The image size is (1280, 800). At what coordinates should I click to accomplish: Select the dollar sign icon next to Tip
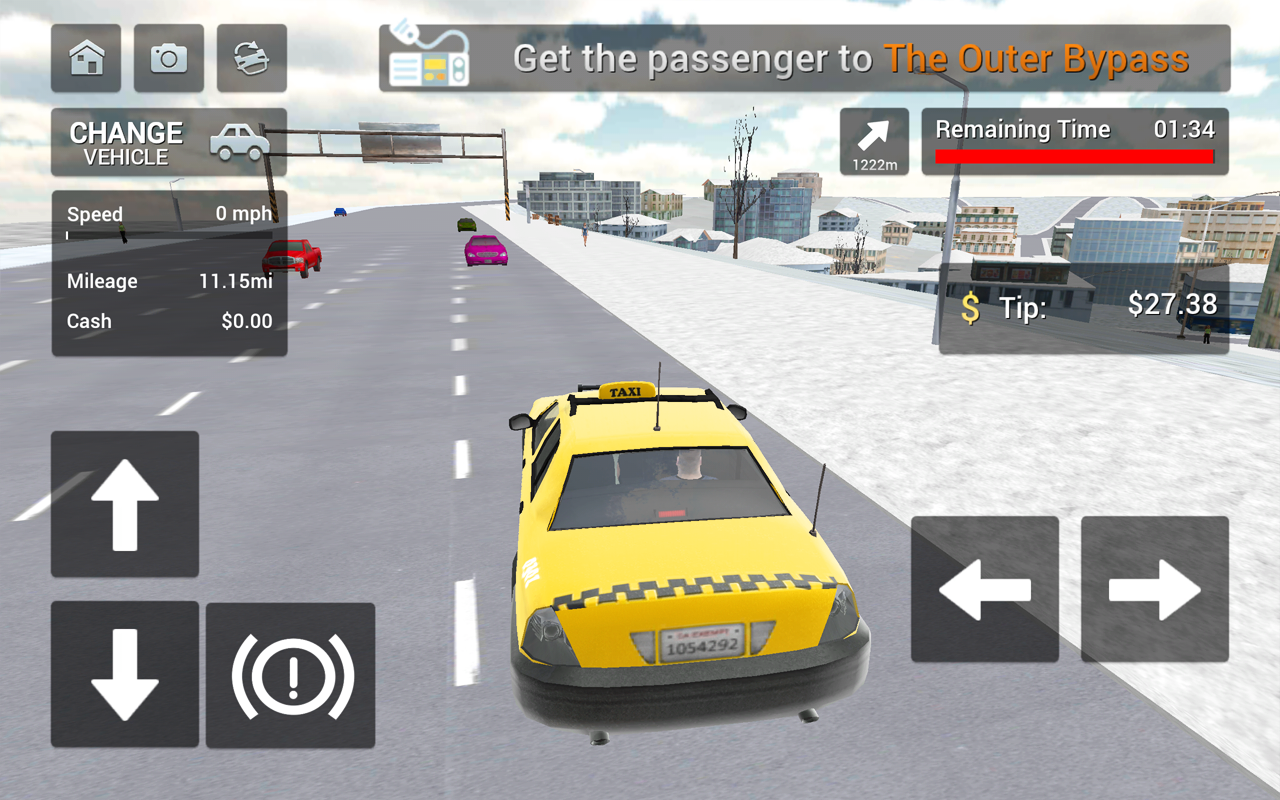pos(969,306)
